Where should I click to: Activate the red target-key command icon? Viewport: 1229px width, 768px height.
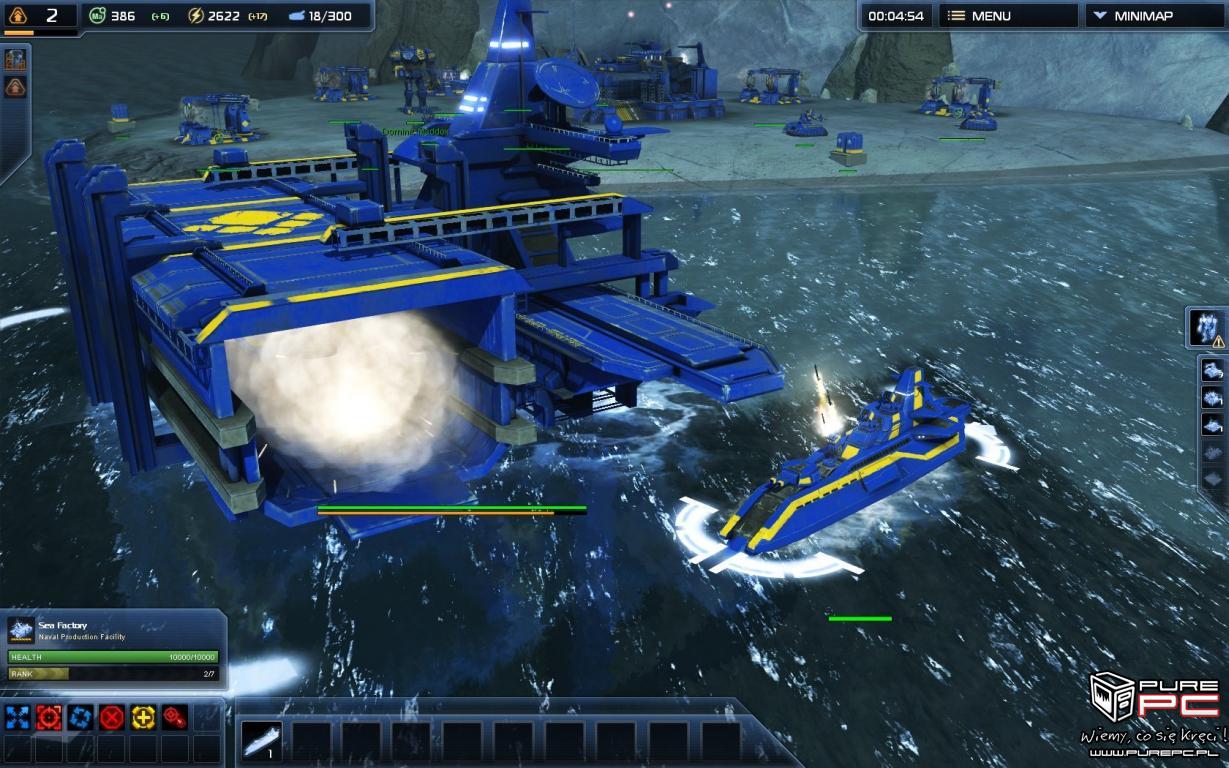(x=175, y=716)
